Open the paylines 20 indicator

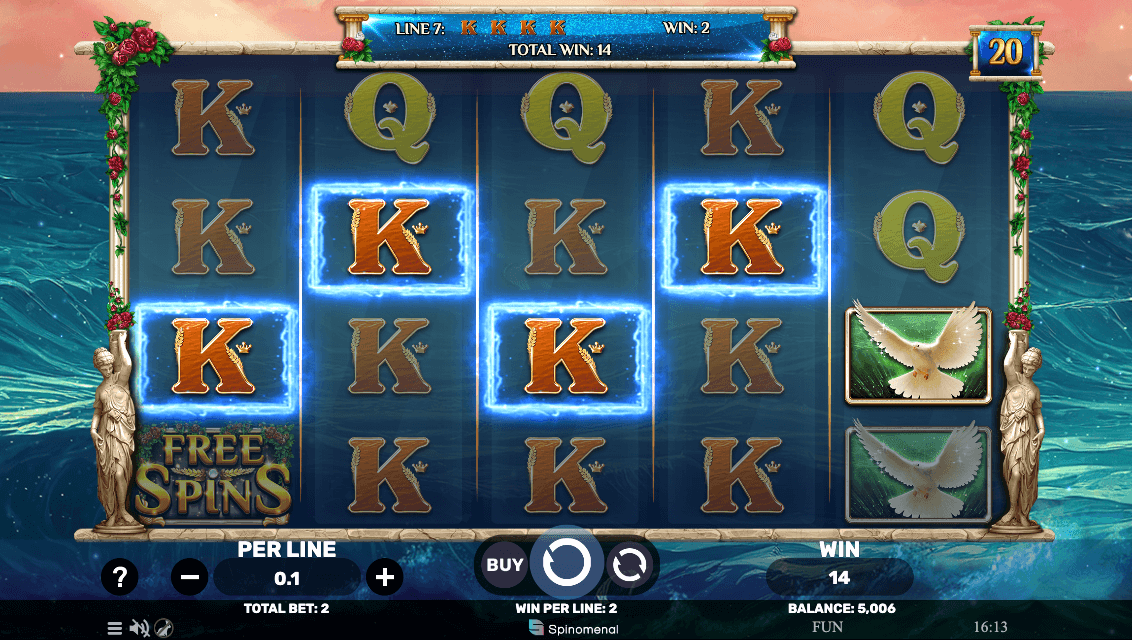pos(1005,52)
